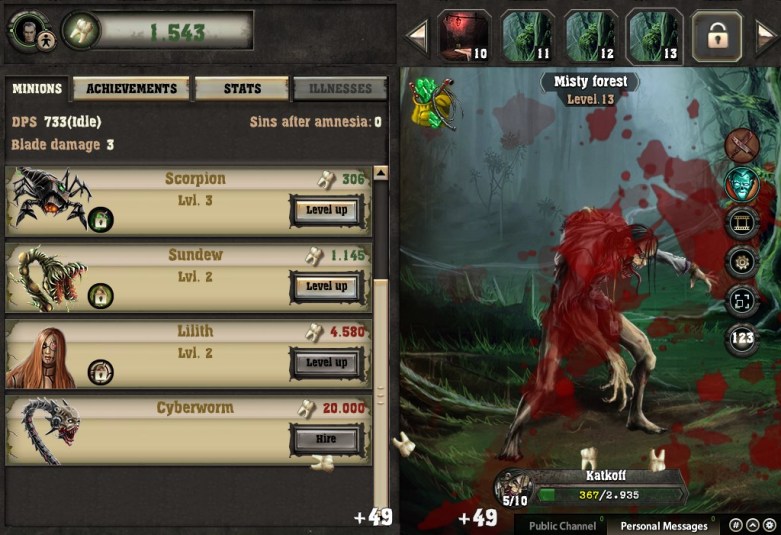
Task: Toggle fullscreen with the frame icon
Action: click(x=742, y=299)
